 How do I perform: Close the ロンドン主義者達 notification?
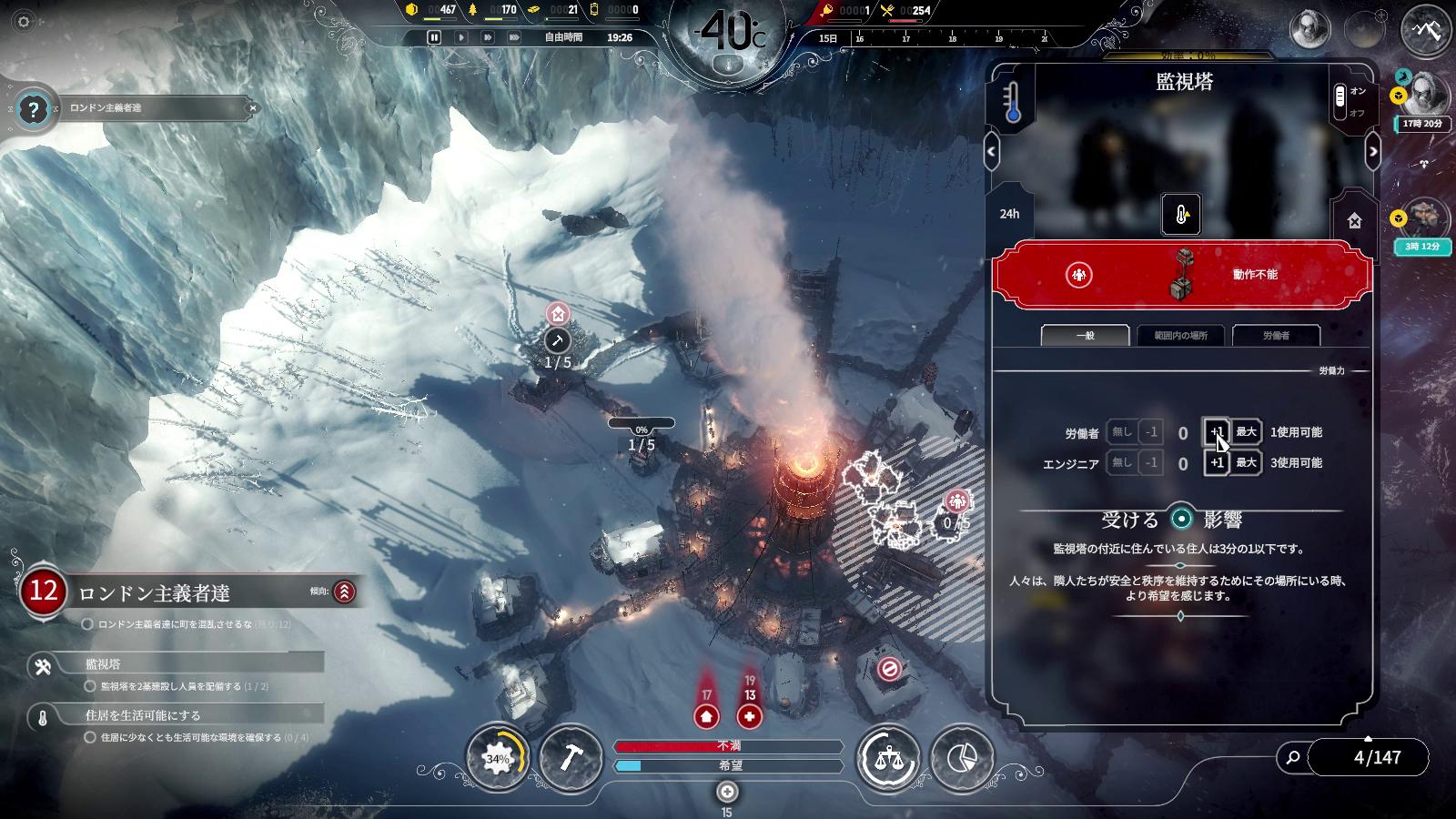click(253, 108)
